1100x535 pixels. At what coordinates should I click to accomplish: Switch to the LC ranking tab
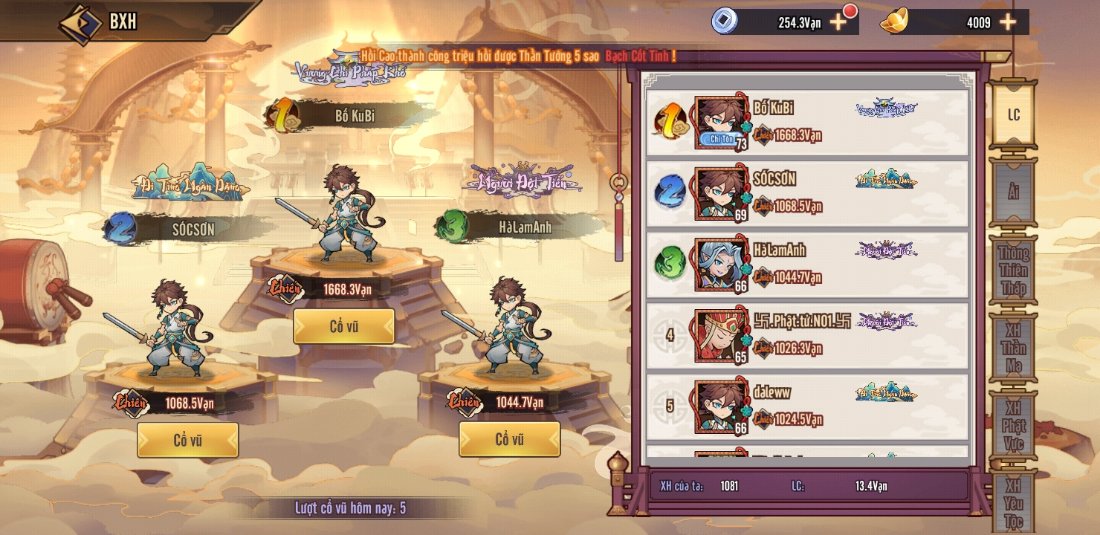[x=1013, y=115]
